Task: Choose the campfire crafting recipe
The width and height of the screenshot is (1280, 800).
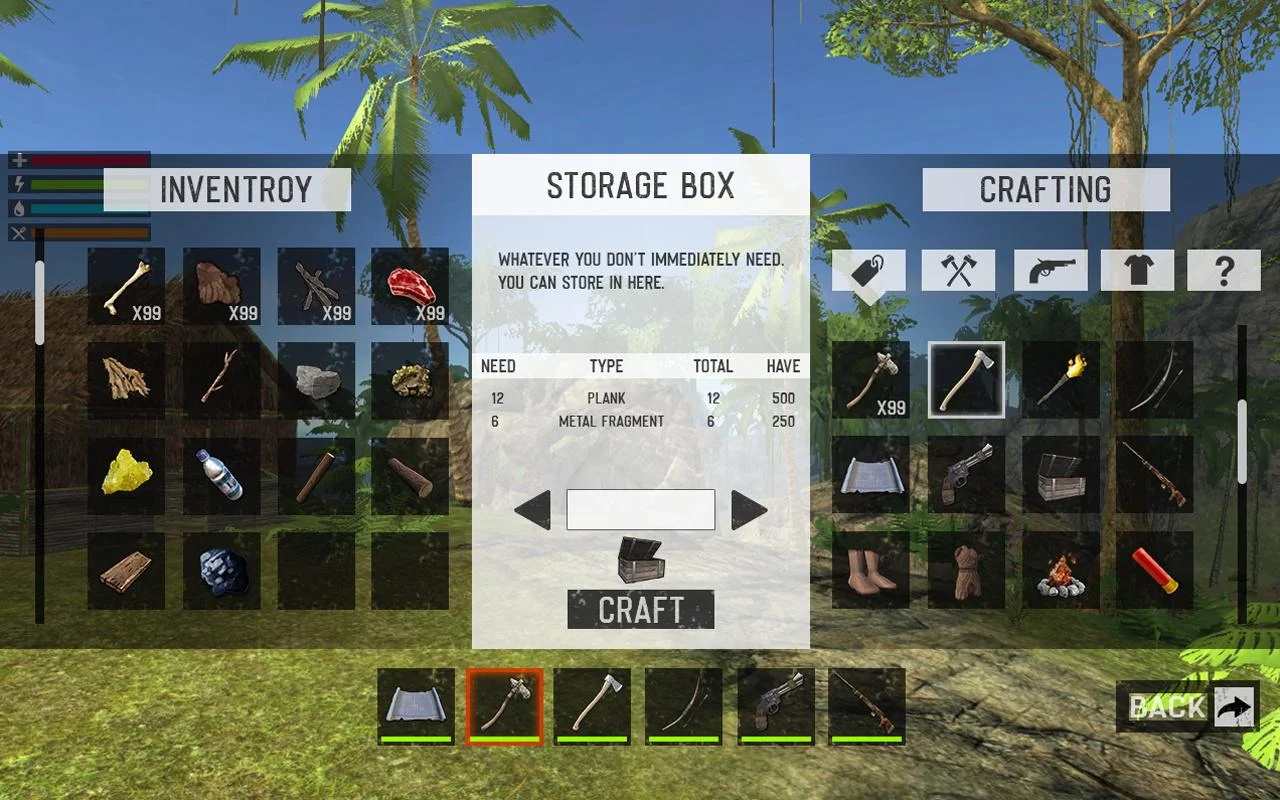Action: coord(1060,570)
